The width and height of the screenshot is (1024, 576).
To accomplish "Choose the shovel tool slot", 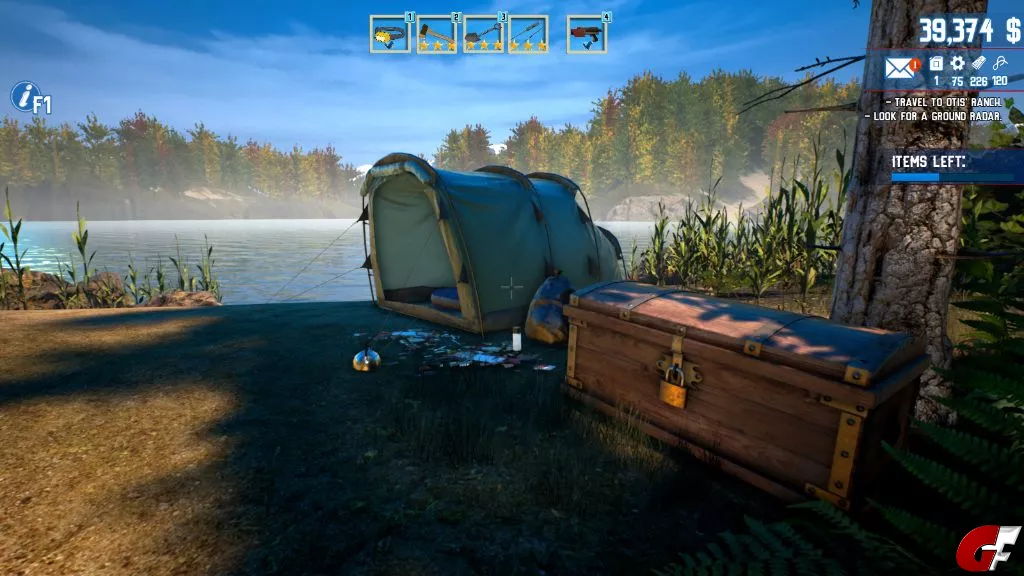I will pyautogui.click(x=483, y=34).
